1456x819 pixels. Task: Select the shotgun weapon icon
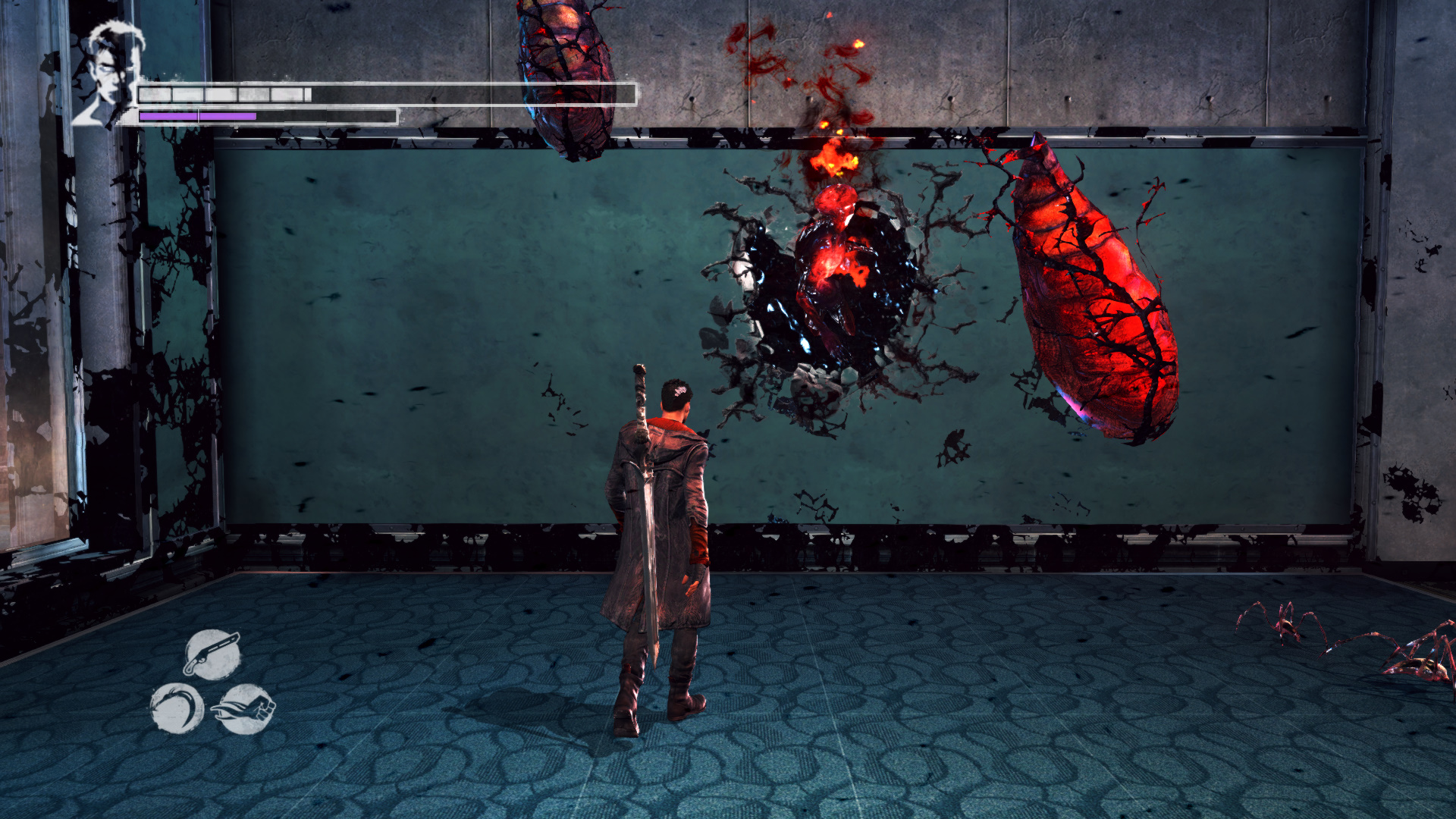coord(212,654)
